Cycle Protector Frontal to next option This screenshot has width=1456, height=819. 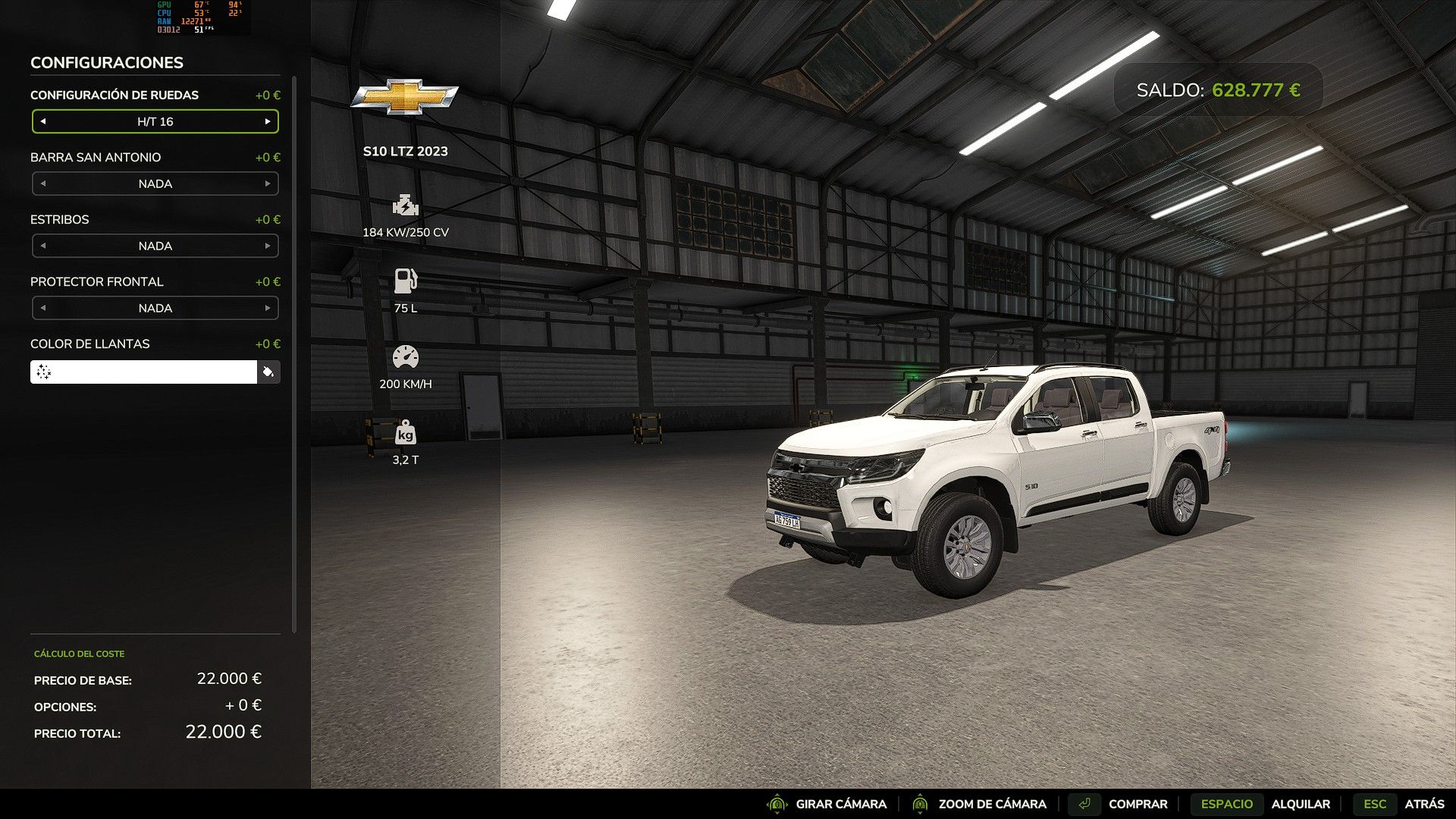[x=268, y=308]
